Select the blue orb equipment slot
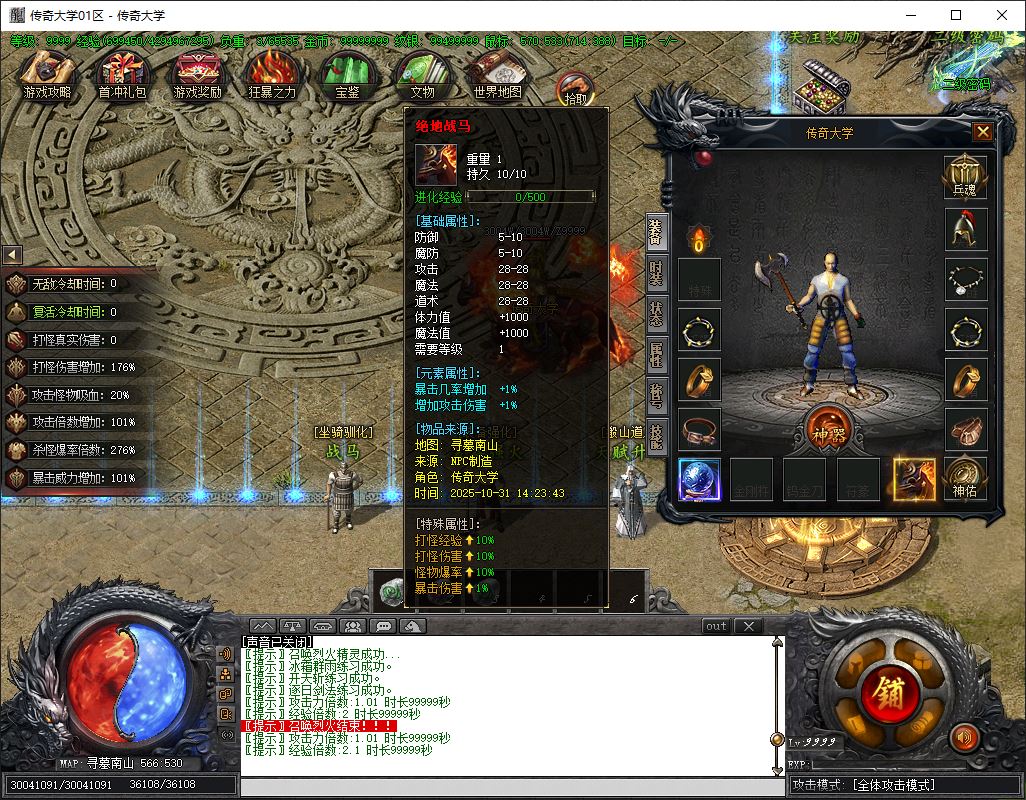Screen dimensions: 1026x800 [699, 479]
